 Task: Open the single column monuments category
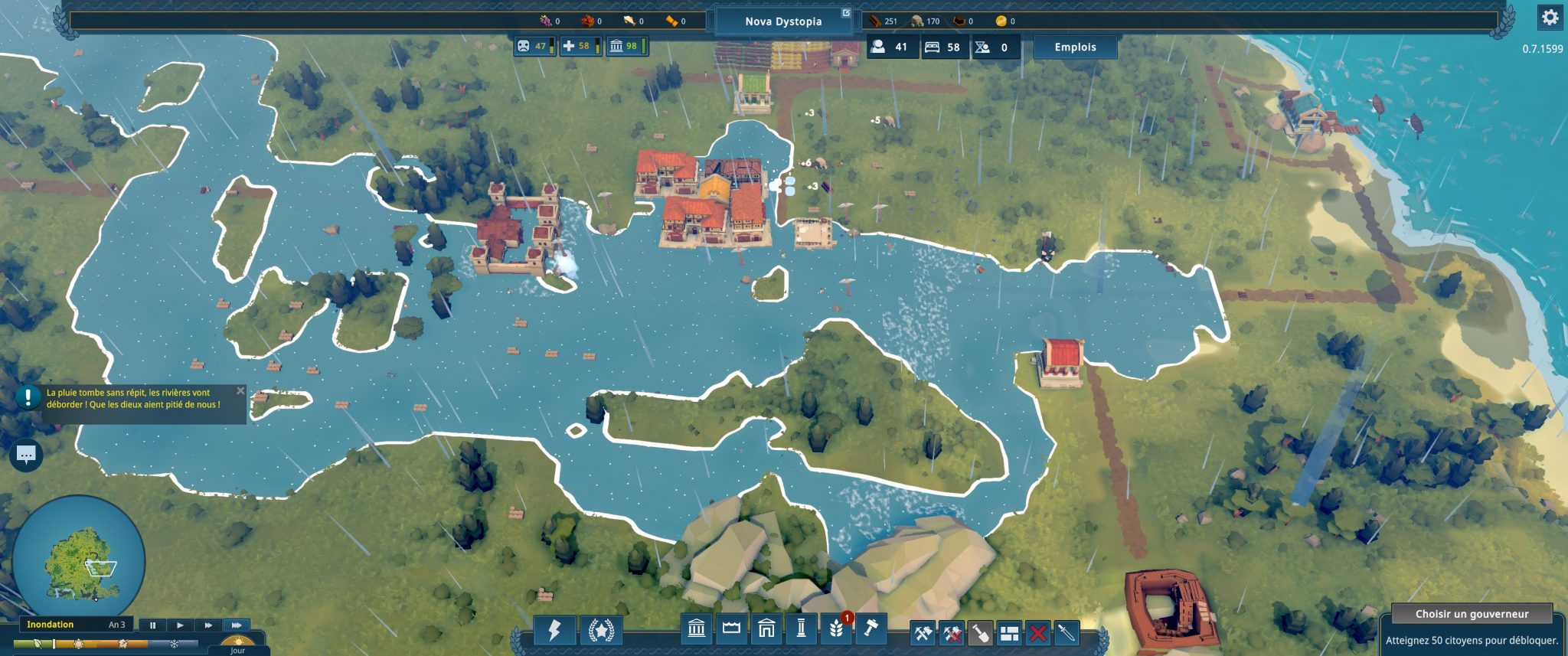coord(801,629)
